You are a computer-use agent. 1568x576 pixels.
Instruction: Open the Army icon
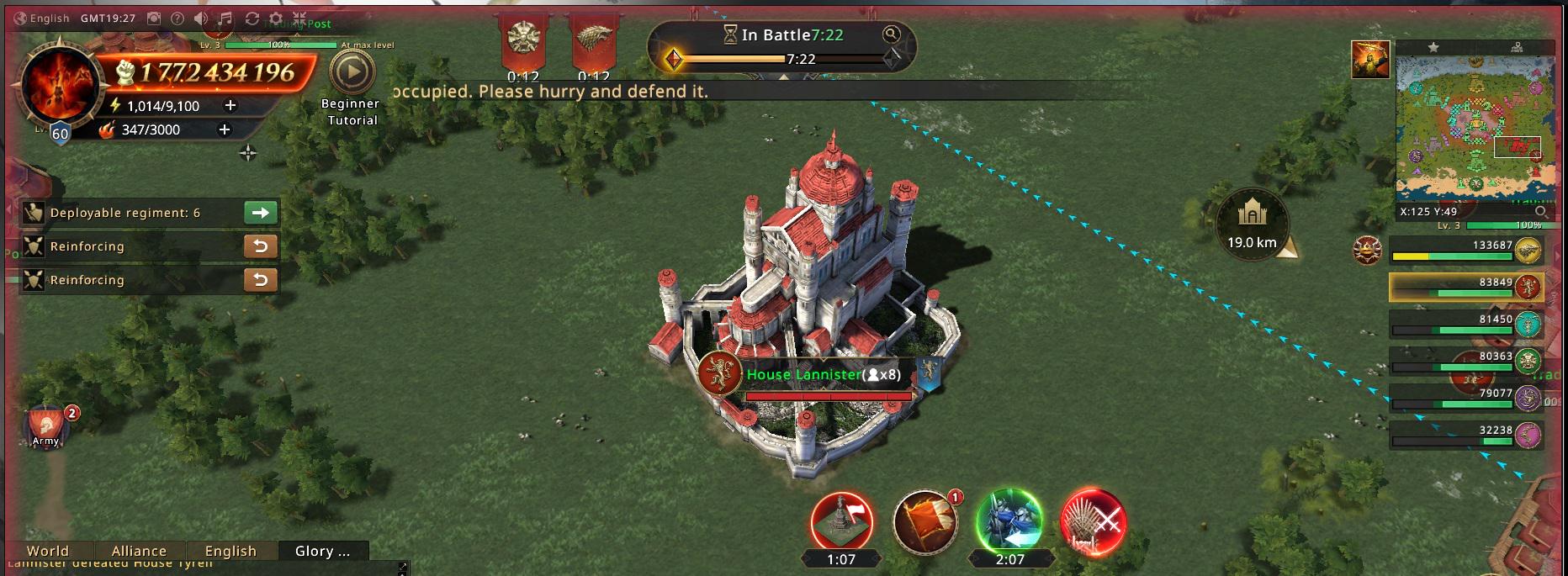pos(47,425)
